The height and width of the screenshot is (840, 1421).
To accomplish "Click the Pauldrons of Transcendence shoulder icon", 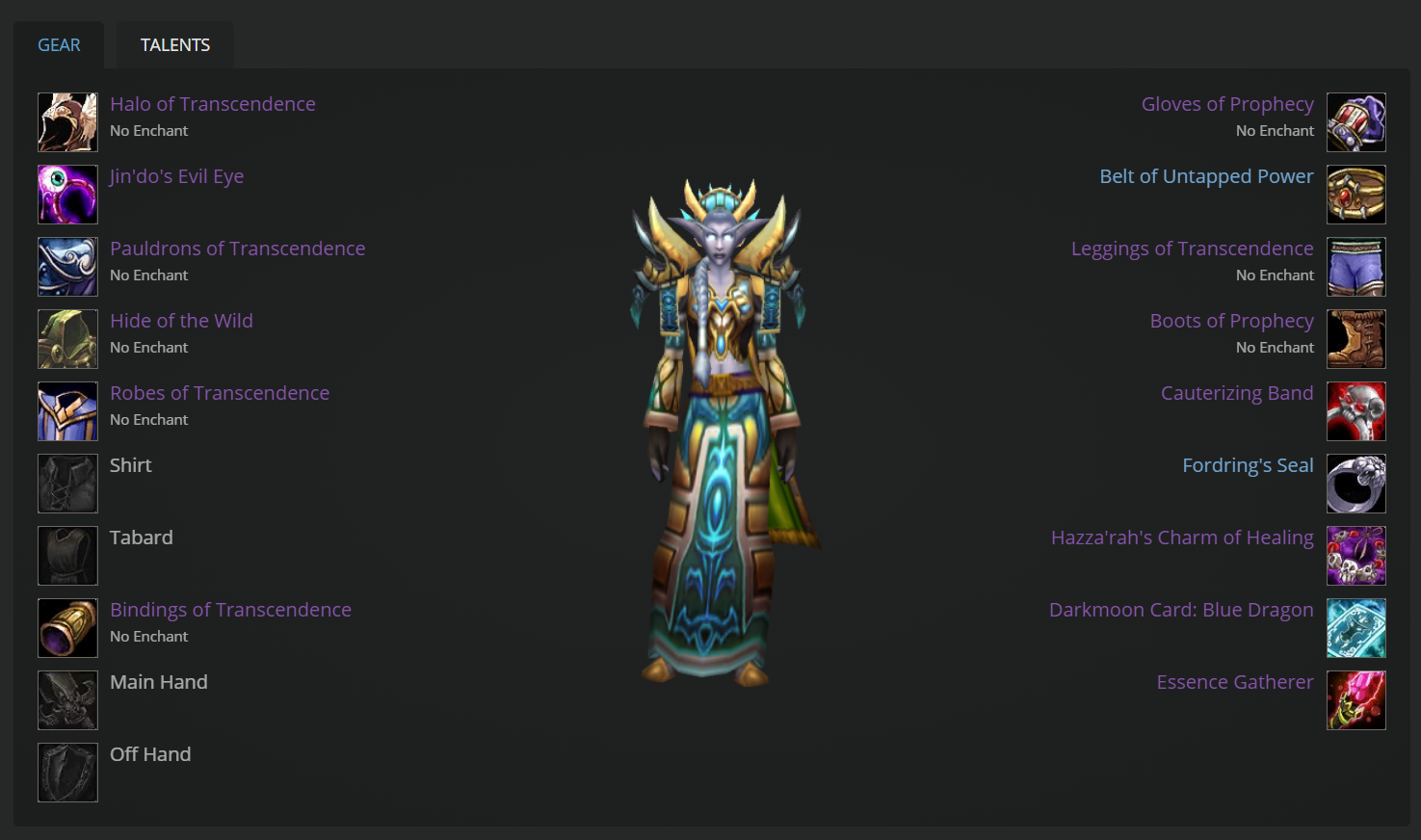I will [x=66, y=266].
